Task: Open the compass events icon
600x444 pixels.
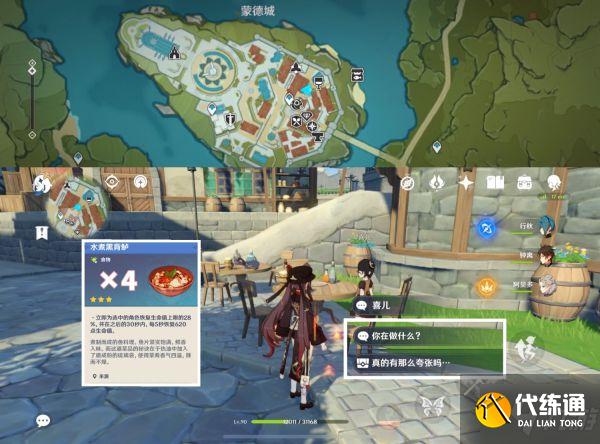Action: (408, 182)
